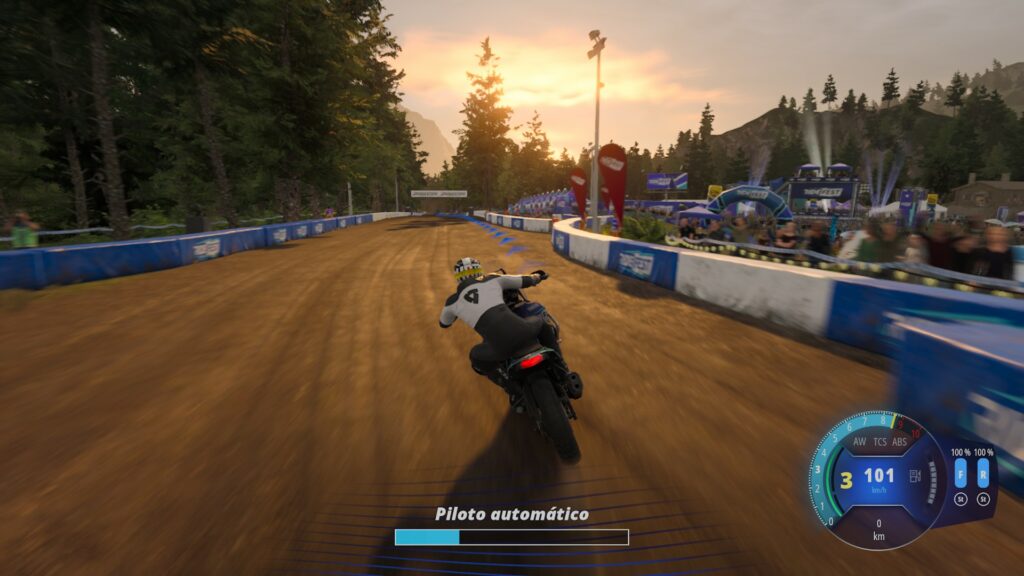Select the rear tire R icon
Viewport: 1024px width, 576px height.
[983, 474]
